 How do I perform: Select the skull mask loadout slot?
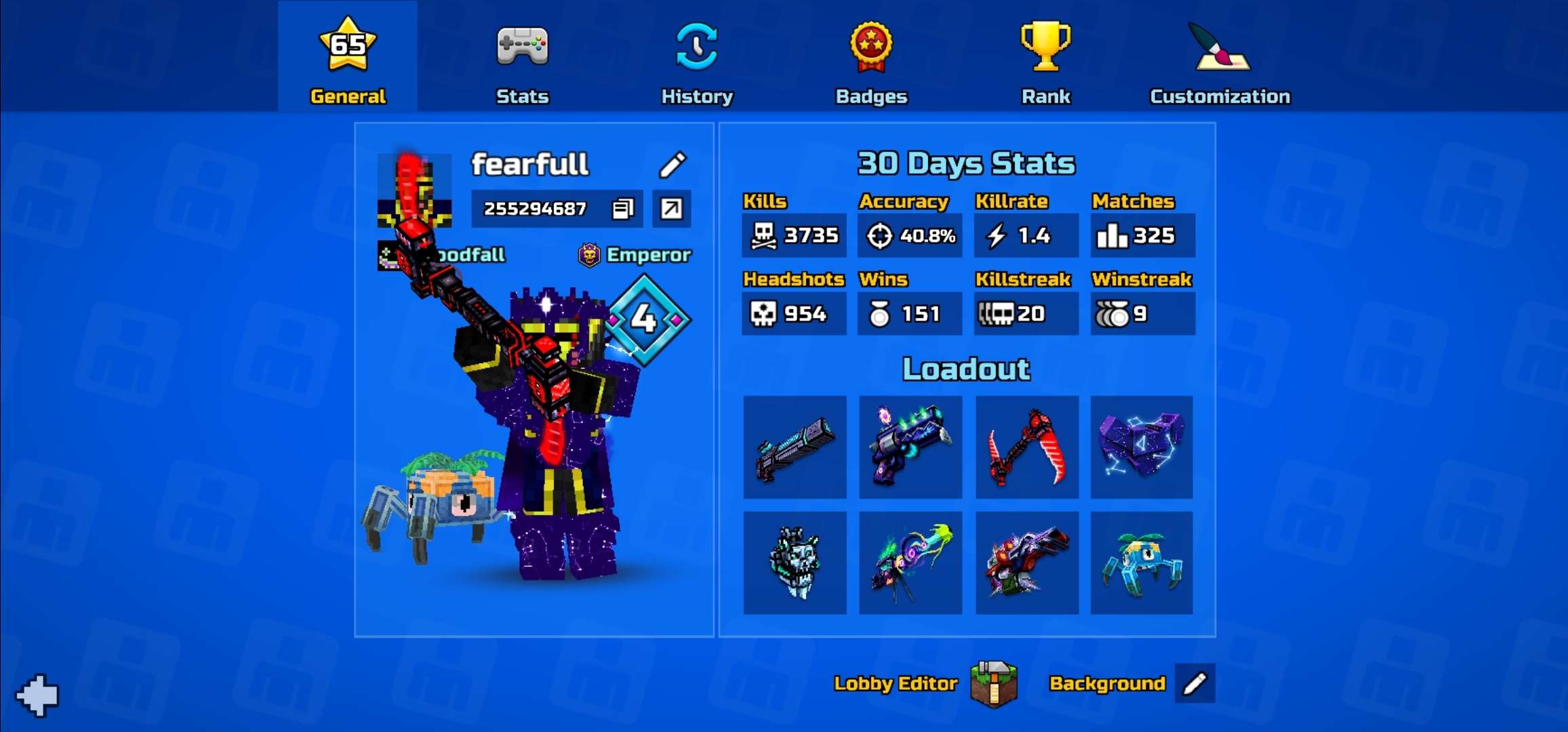point(795,563)
